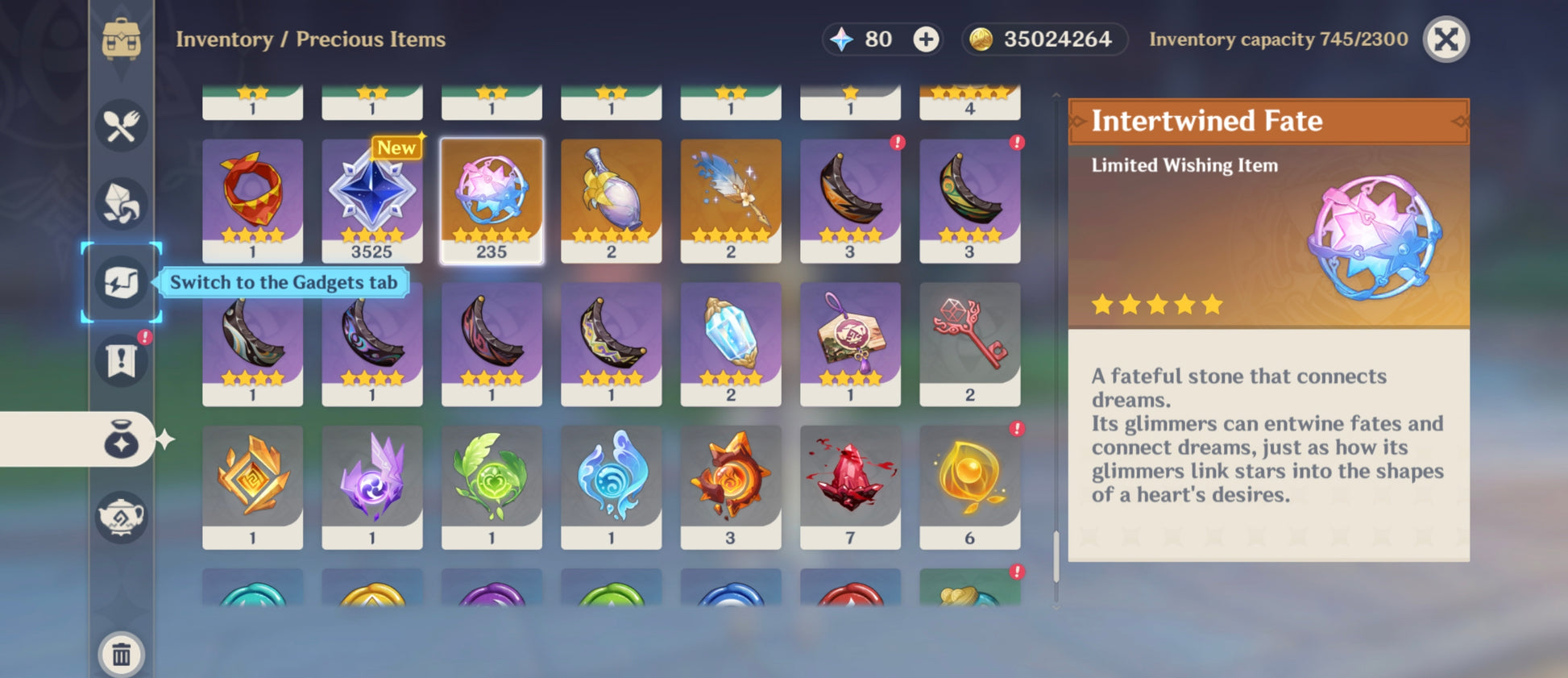Add more Primogems with plus button
The width and height of the screenshot is (1568, 678).
(x=926, y=40)
